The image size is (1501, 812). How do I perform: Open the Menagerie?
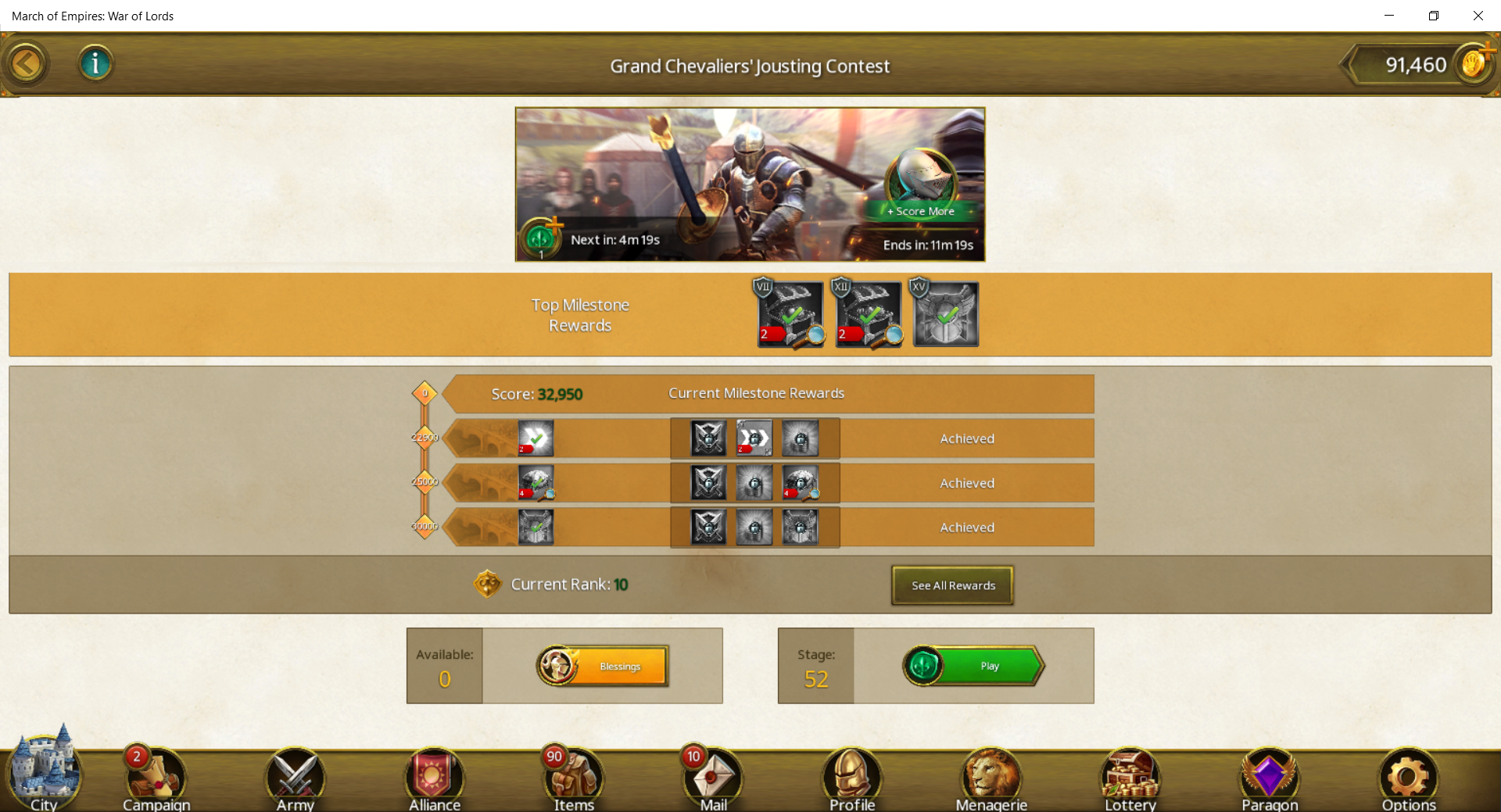[x=991, y=778]
